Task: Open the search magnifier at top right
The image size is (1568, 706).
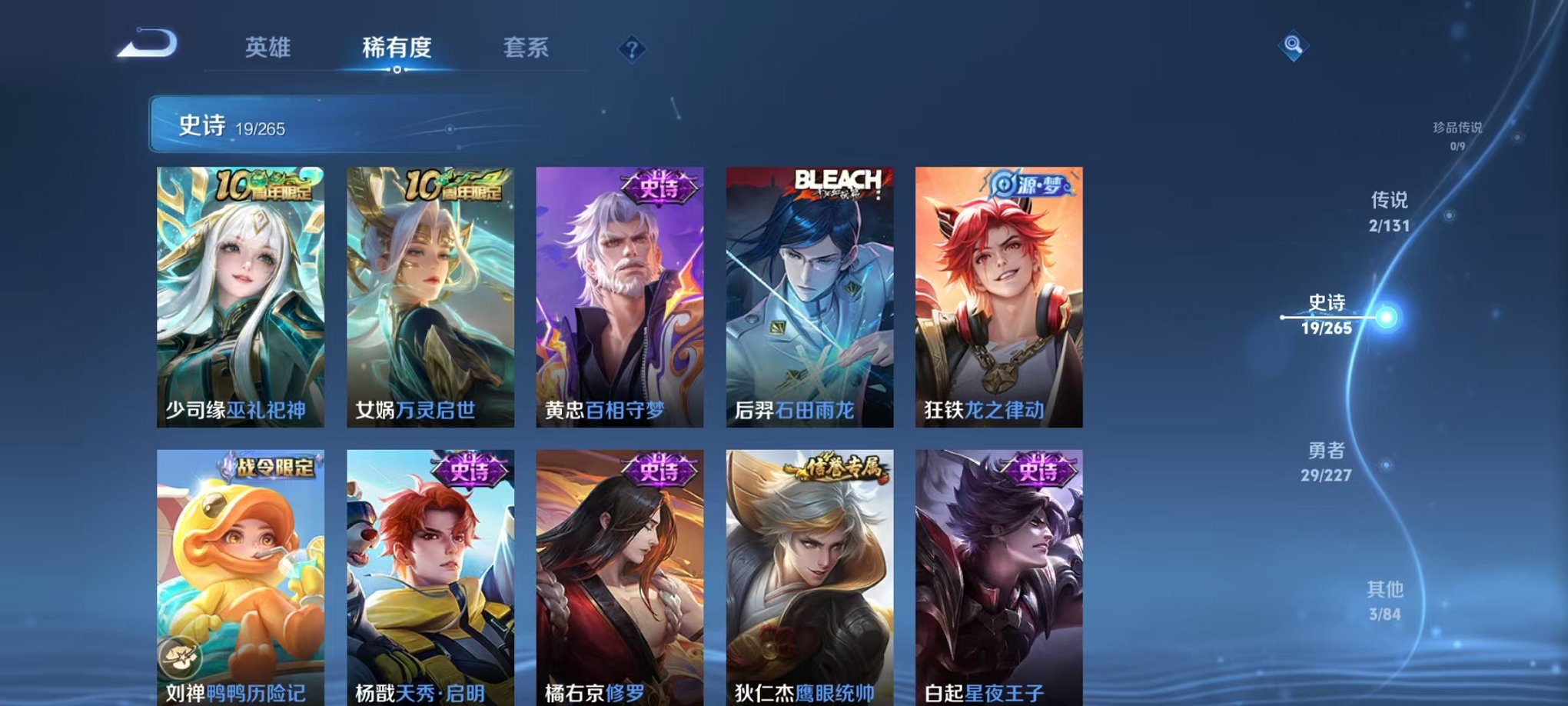Action: (1294, 46)
